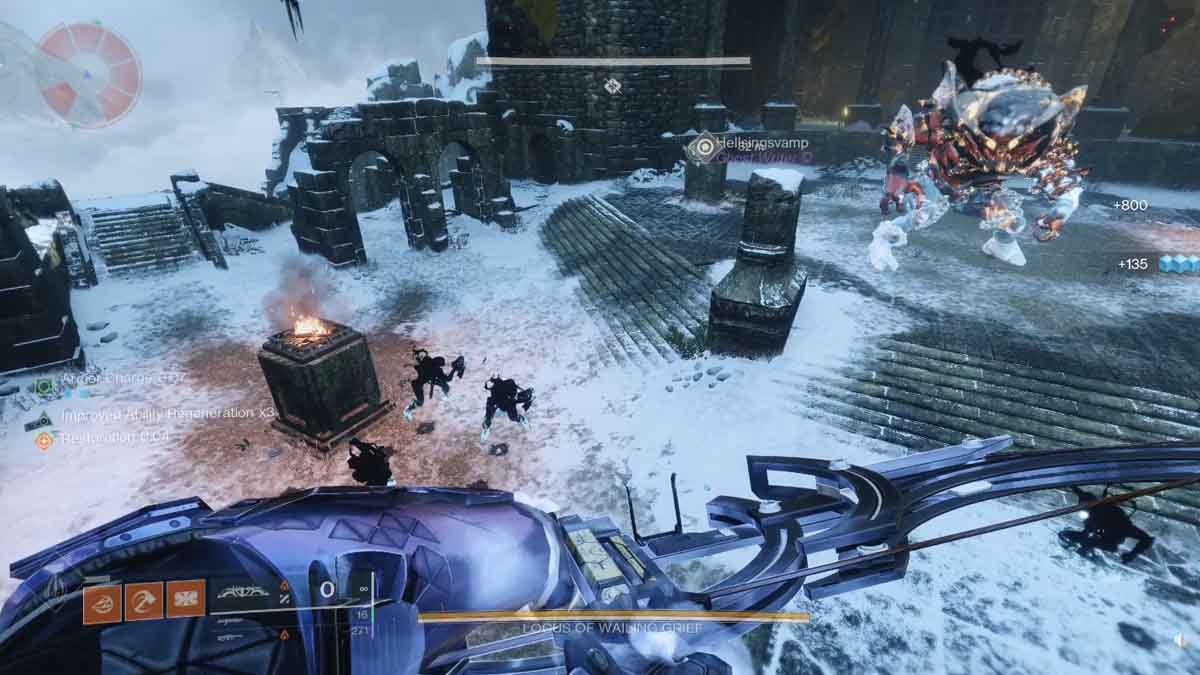The height and width of the screenshot is (675, 1200).
Task: Select the Helsingsvamp player nameplate emblem
Action: tap(705, 146)
